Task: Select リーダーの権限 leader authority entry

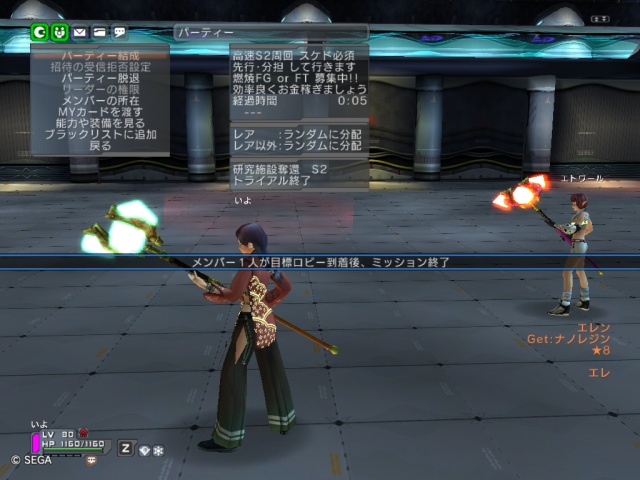Action: (99, 89)
